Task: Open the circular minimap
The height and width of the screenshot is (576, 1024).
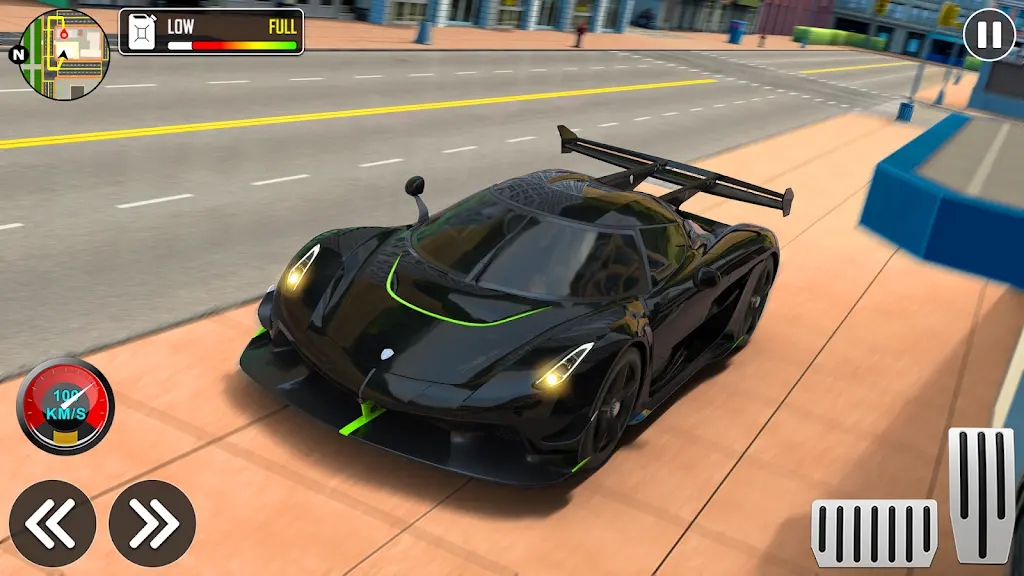Action: (63, 55)
